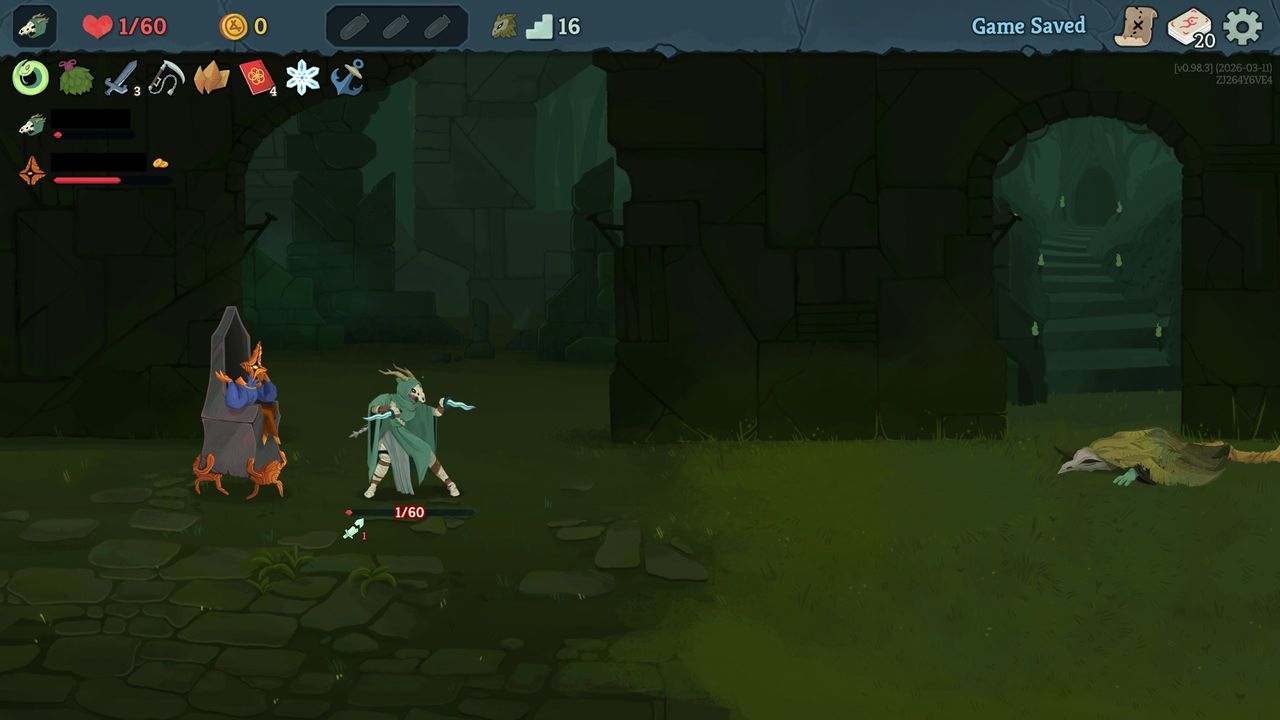Click the orange star creature portrait
Screen dimensions: 1280x720
pyautogui.click(x=30, y=170)
